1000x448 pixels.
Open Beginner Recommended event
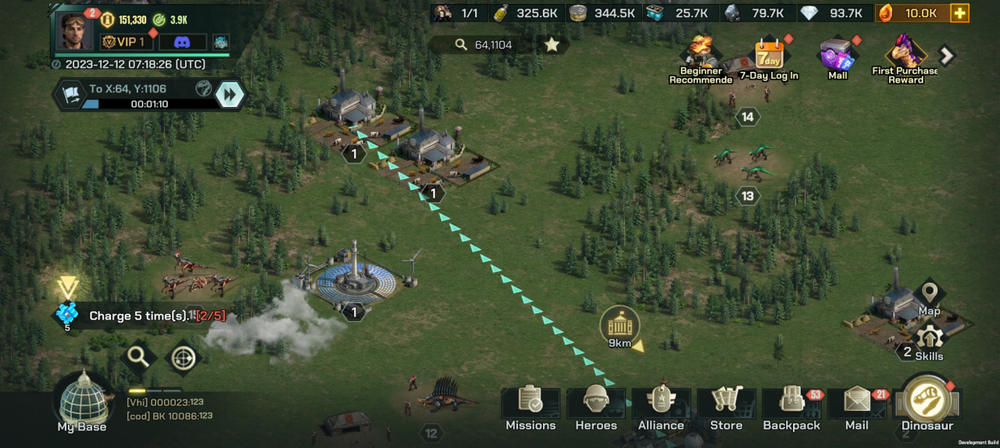(700, 58)
